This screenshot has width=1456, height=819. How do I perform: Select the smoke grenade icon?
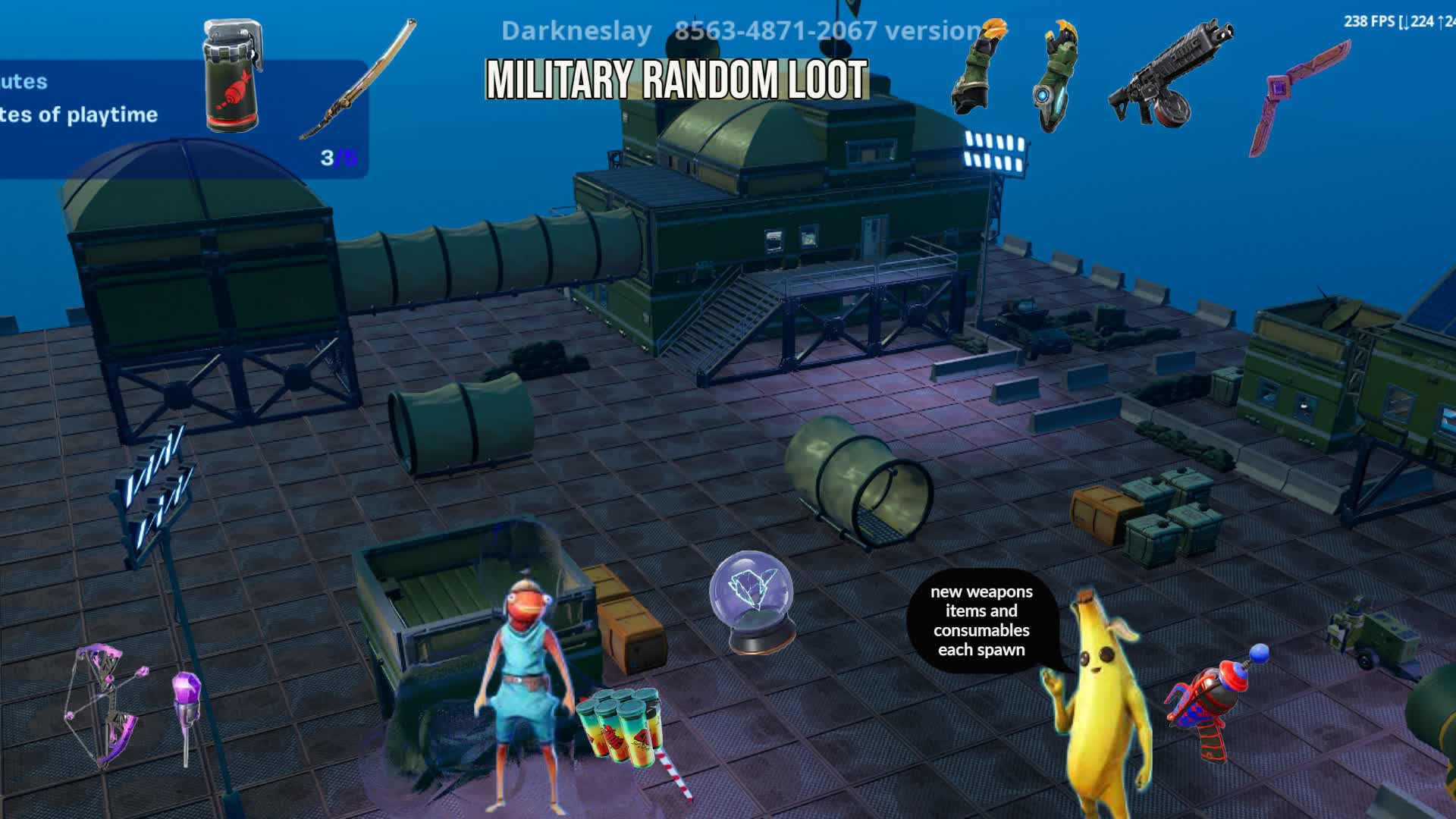231,76
